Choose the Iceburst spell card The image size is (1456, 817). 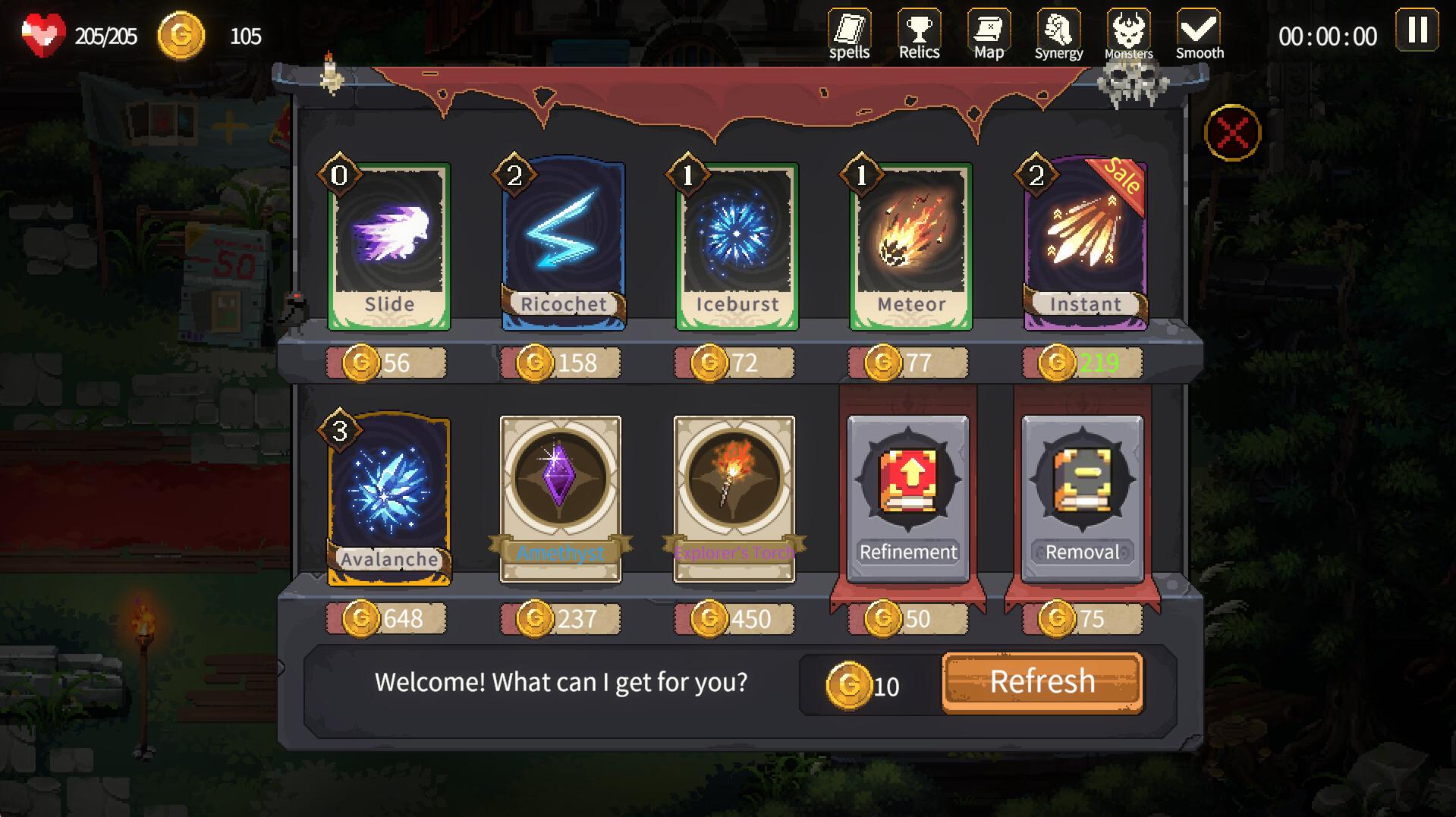(x=737, y=243)
